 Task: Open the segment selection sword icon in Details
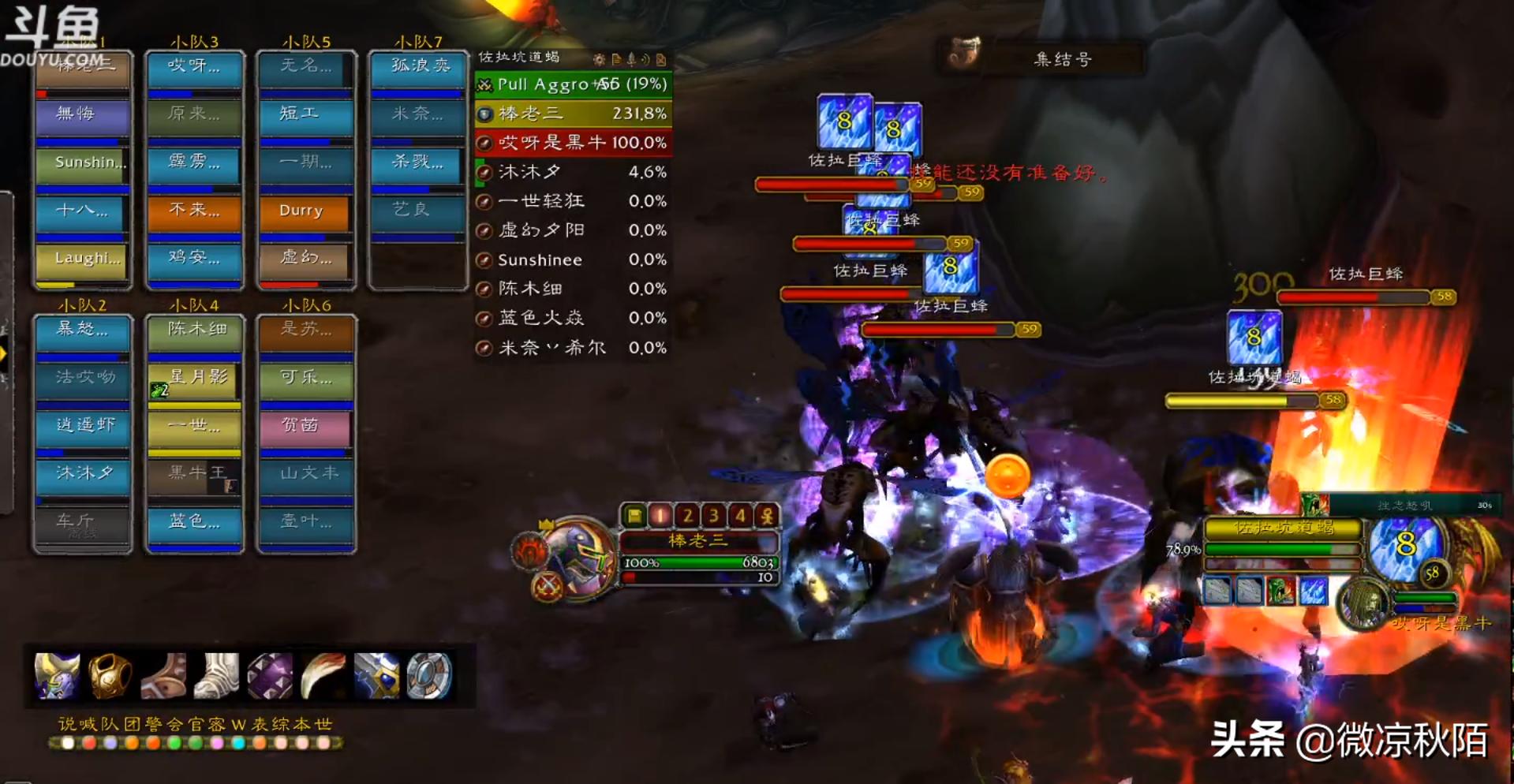[630, 58]
